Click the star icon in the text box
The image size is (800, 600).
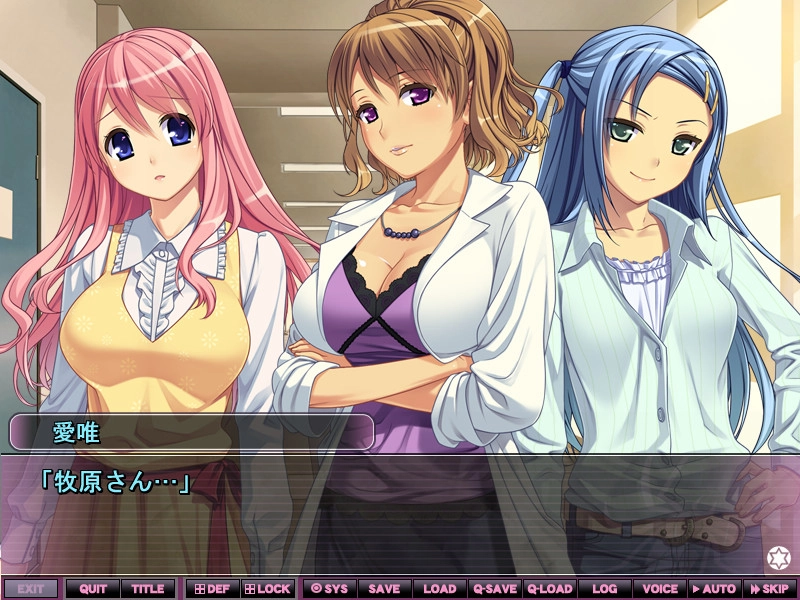[777, 557]
